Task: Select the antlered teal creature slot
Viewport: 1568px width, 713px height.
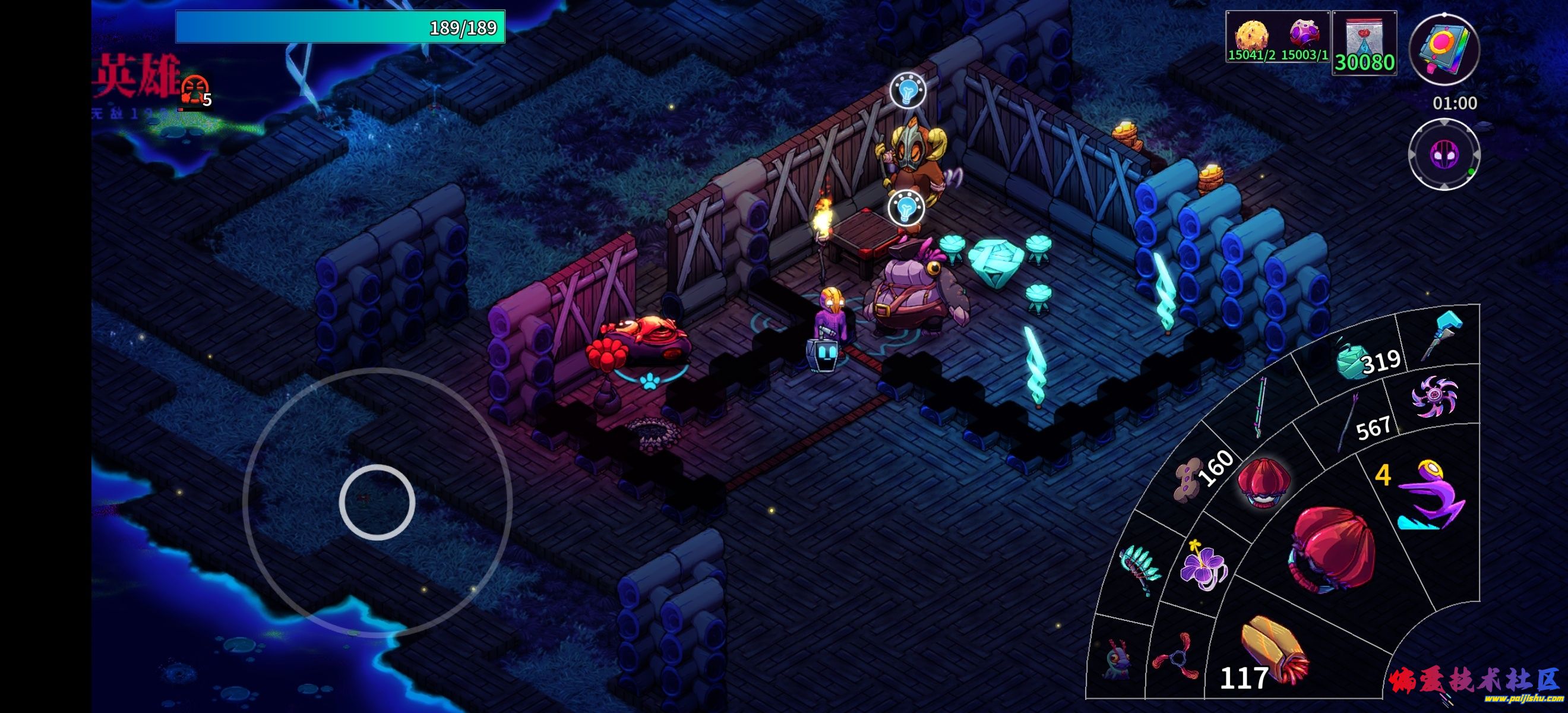Action: click(x=1118, y=659)
